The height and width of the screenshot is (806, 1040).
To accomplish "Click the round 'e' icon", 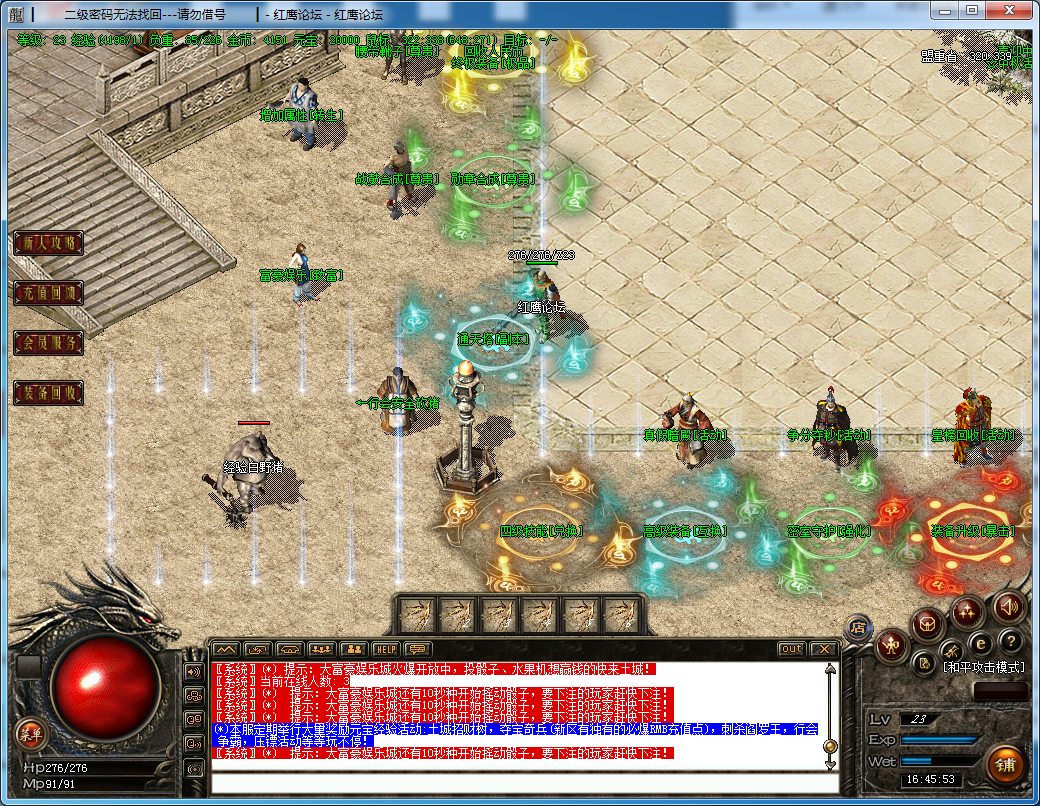I will pos(981,643).
